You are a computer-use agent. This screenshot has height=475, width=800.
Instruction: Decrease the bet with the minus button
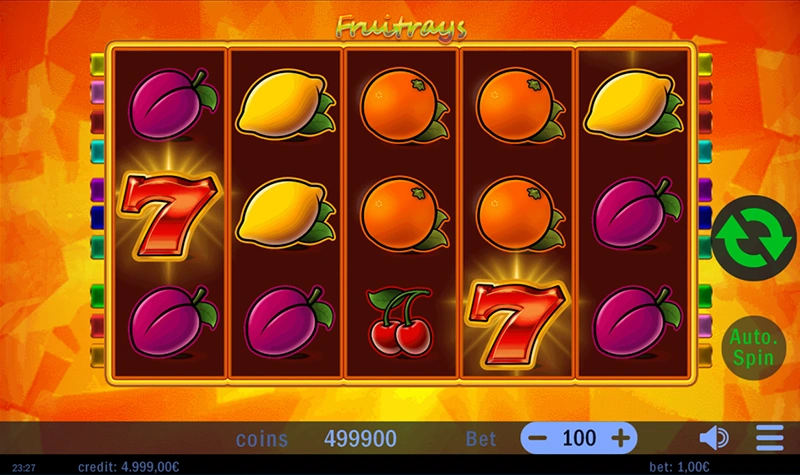538,438
